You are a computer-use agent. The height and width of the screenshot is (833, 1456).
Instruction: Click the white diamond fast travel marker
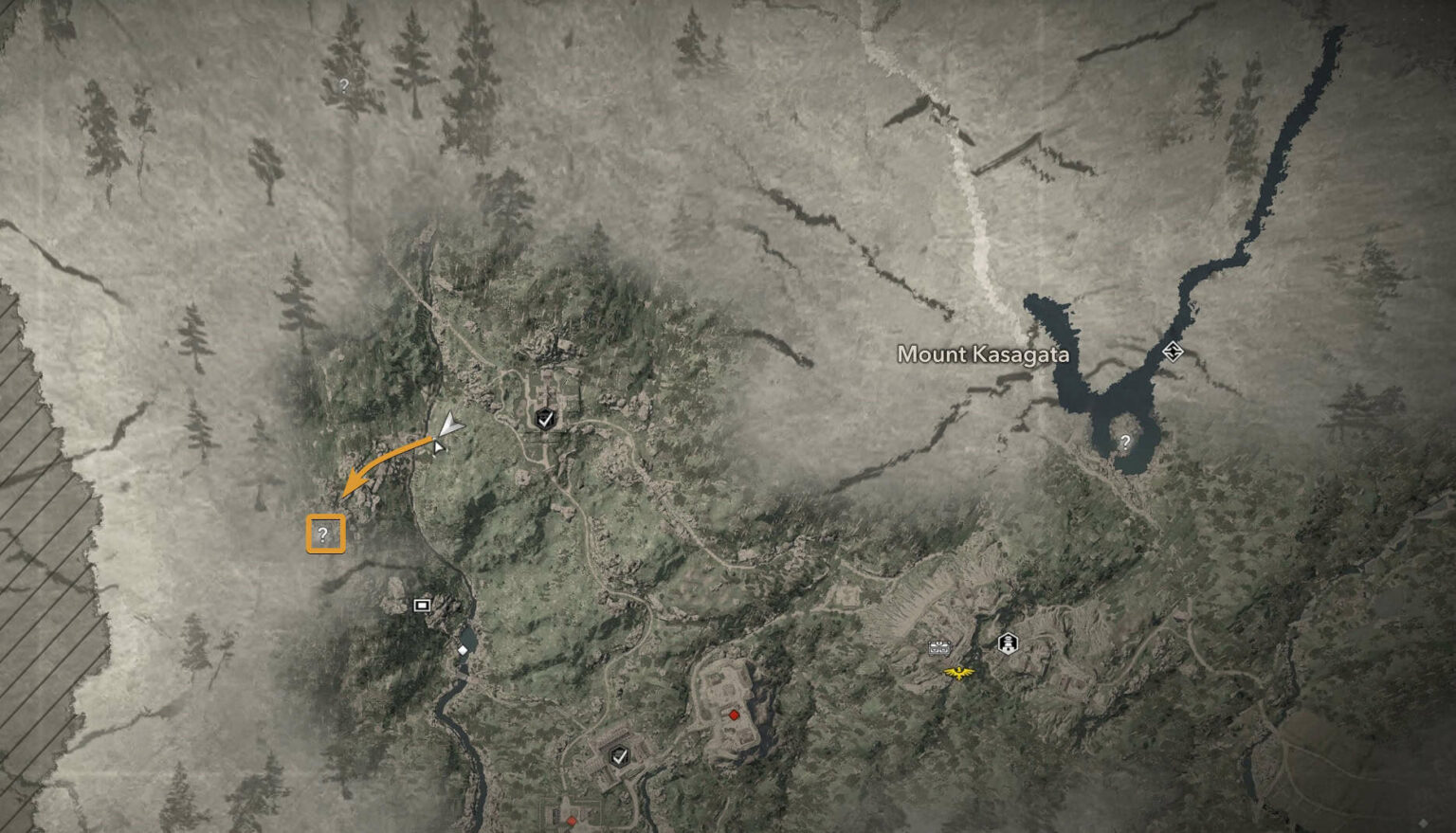coord(463,651)
